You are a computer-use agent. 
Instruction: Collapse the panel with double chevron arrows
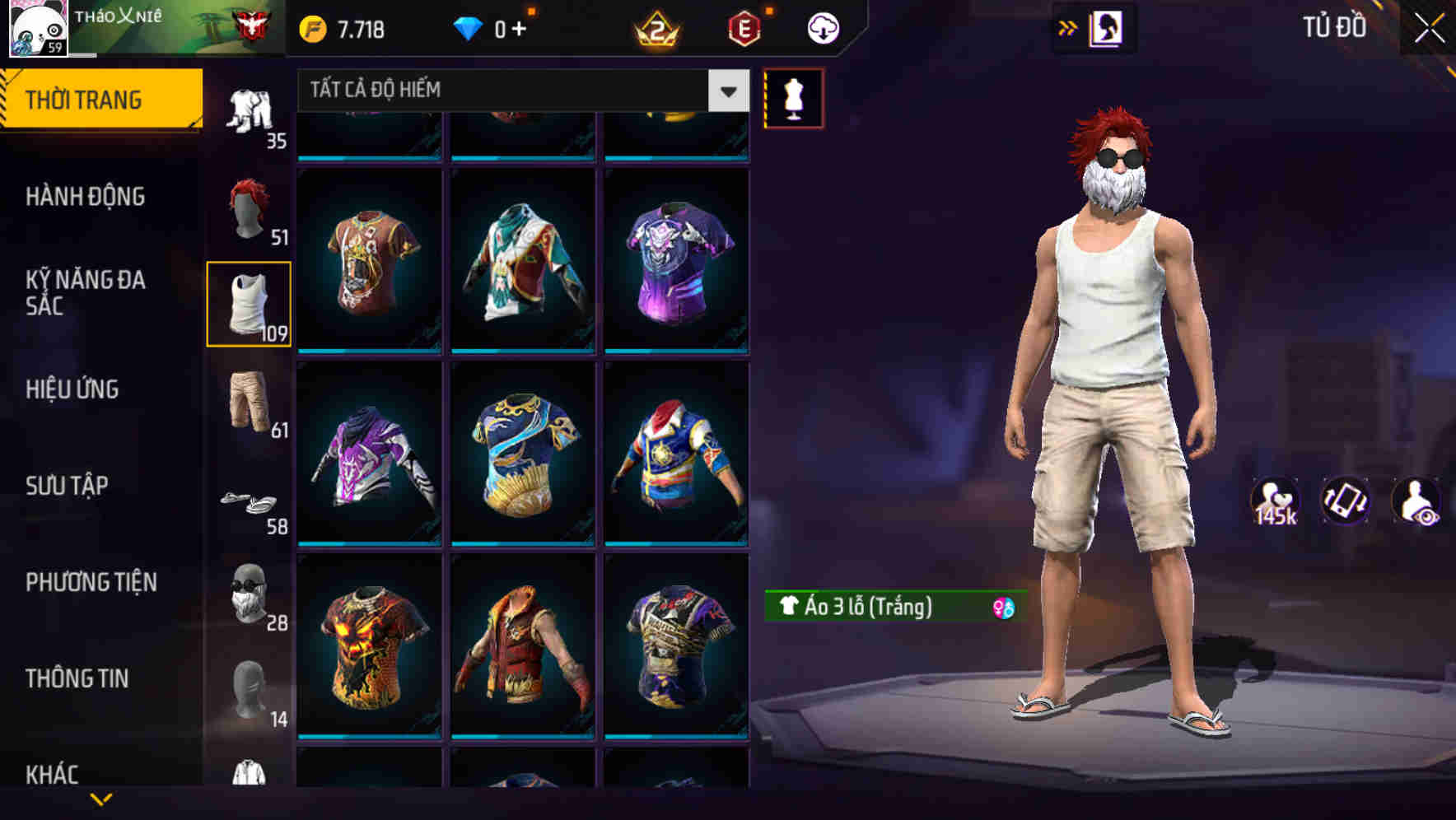click(1068, 26)
